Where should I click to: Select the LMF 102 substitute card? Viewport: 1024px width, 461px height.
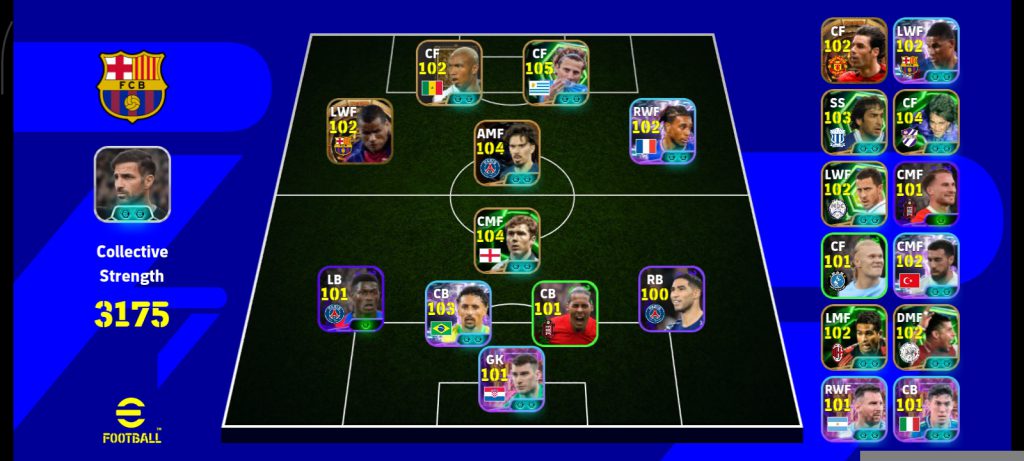coord(854,338)
